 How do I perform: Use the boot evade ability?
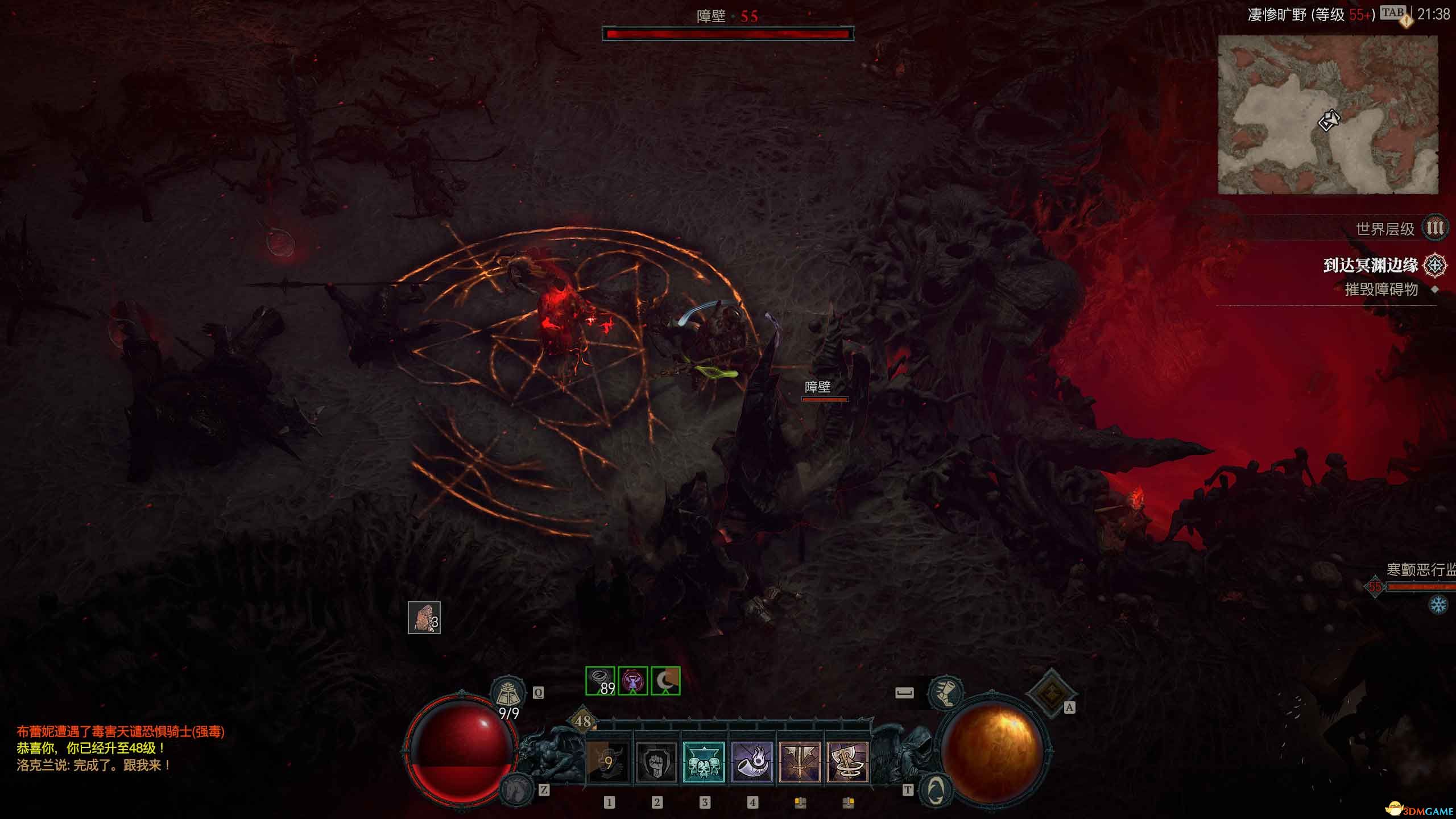945,692
